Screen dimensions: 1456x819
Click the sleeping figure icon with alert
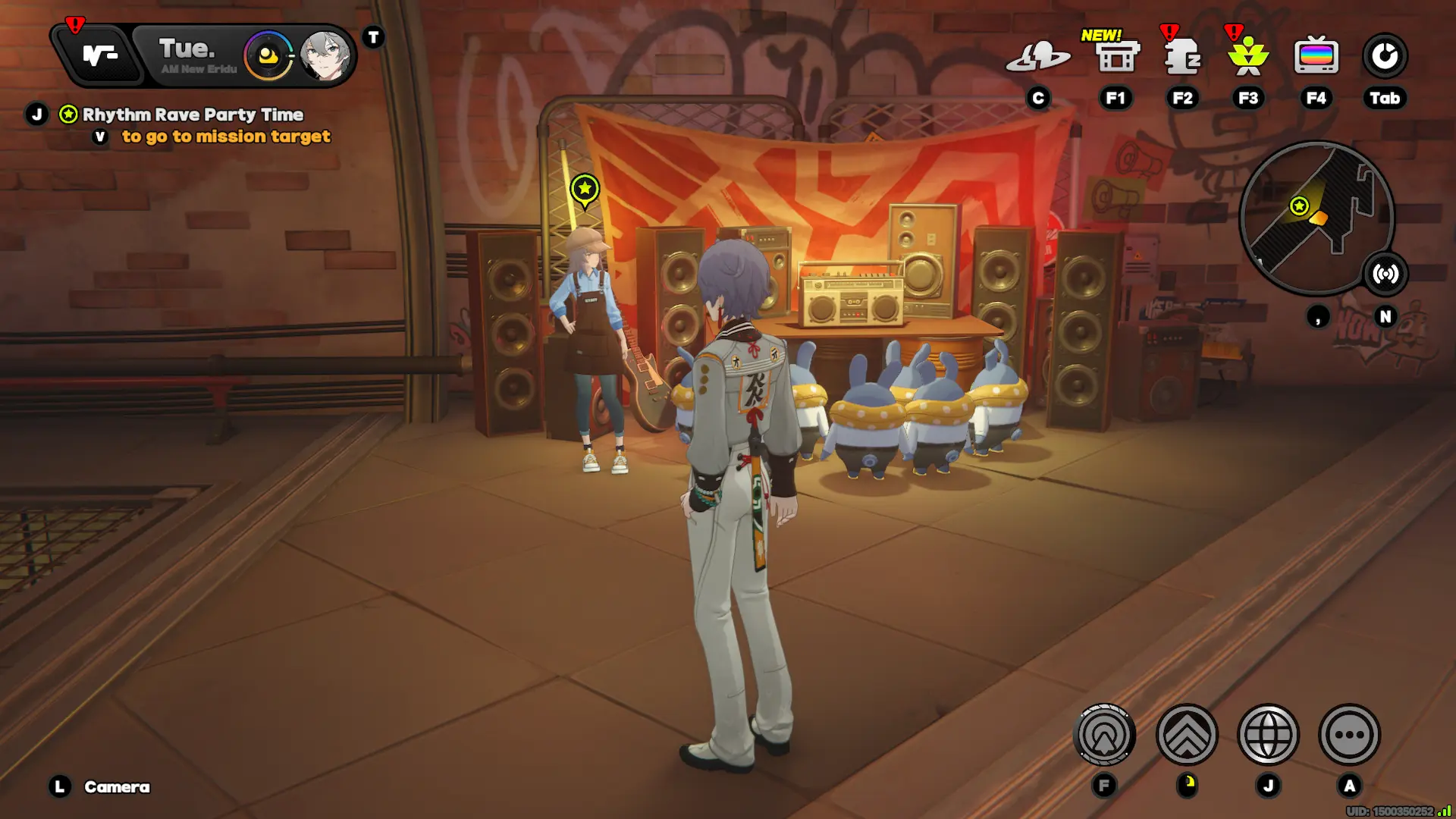1182,56
